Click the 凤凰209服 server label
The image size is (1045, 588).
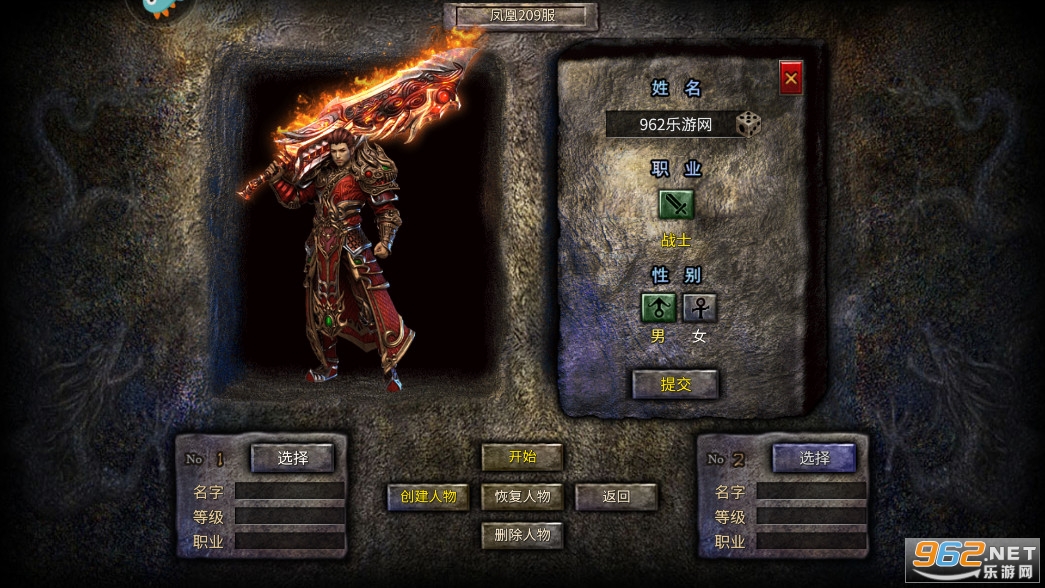coord(521,16)
